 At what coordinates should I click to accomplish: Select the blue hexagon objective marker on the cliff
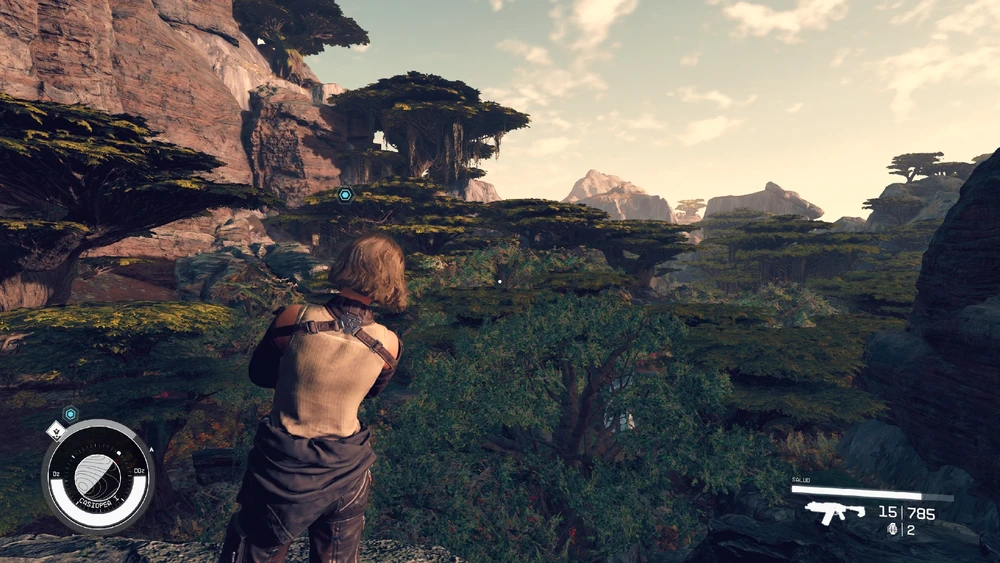tap(345, 194)
